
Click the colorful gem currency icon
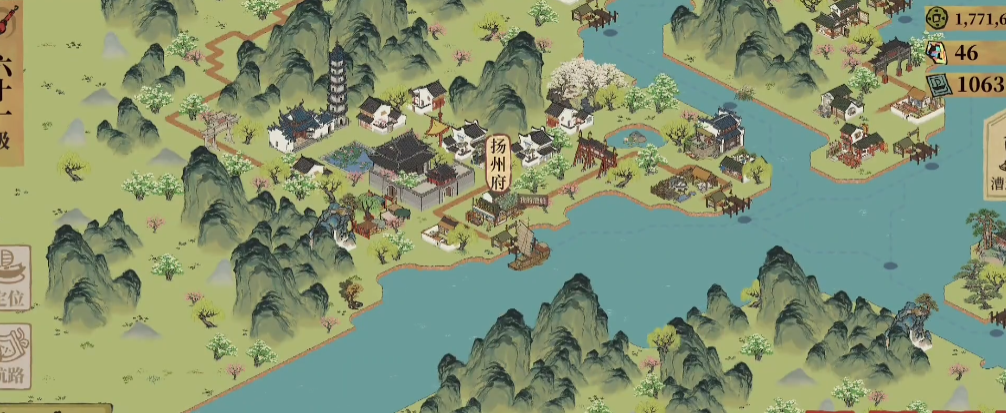[x=936, y=52]
